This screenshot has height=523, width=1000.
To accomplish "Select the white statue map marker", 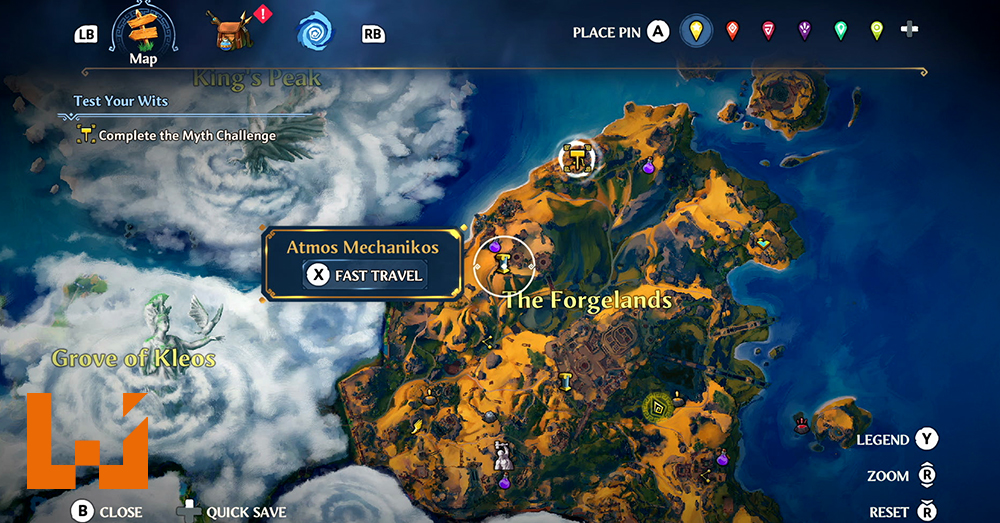I will pyautogui.click(x=502, y=456).
